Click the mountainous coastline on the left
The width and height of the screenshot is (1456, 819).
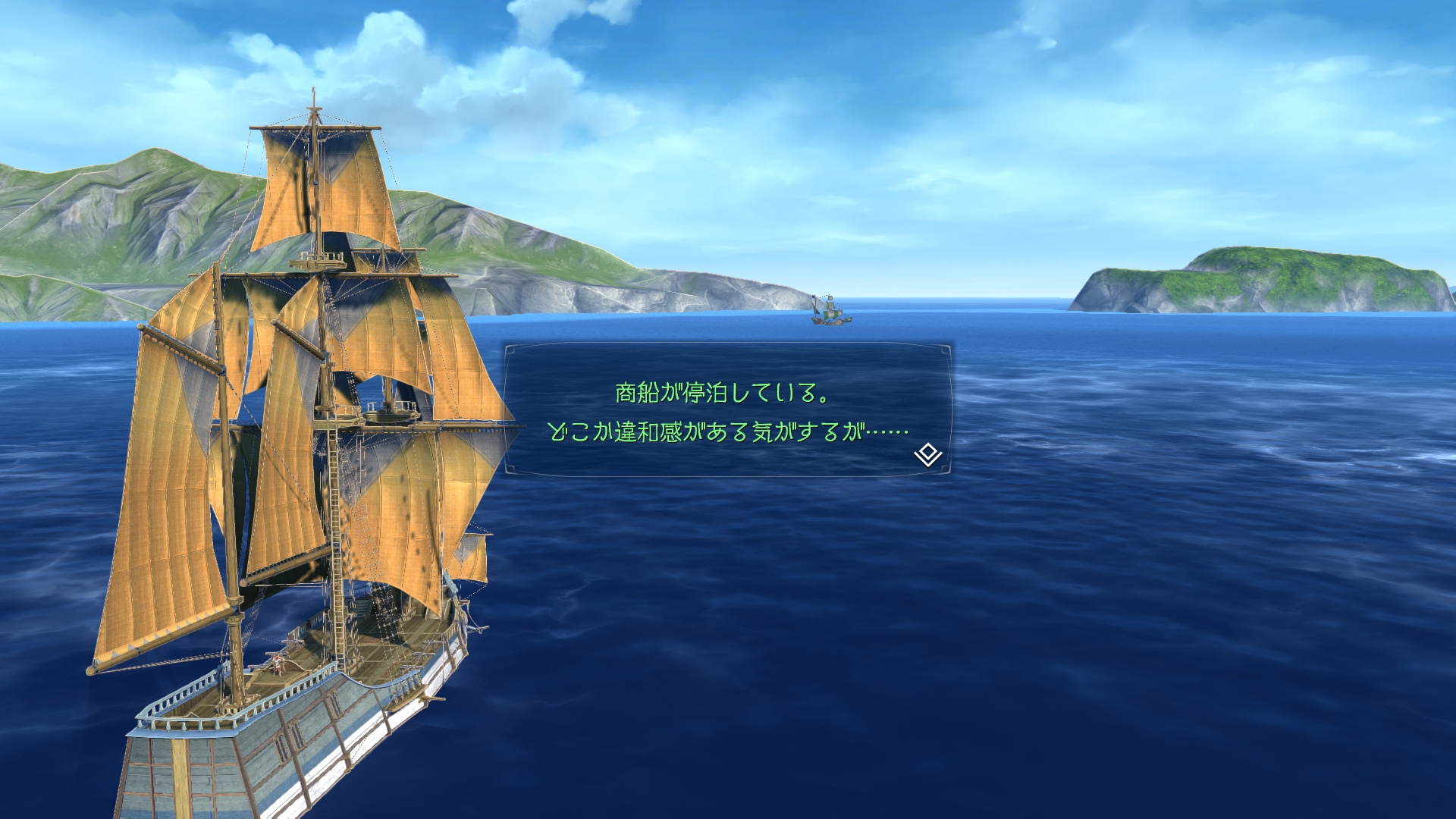coord(114,212)
